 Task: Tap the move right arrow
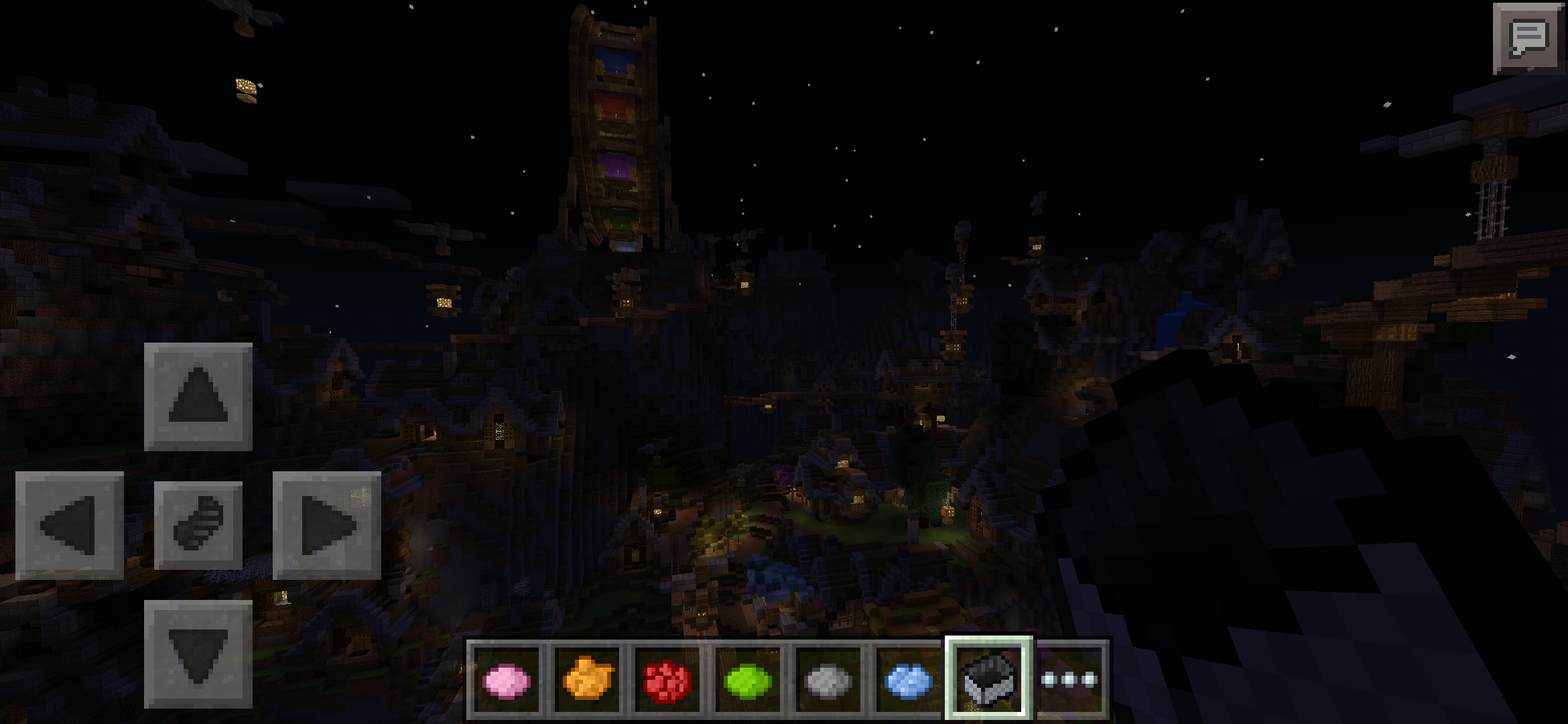(327, 526)
